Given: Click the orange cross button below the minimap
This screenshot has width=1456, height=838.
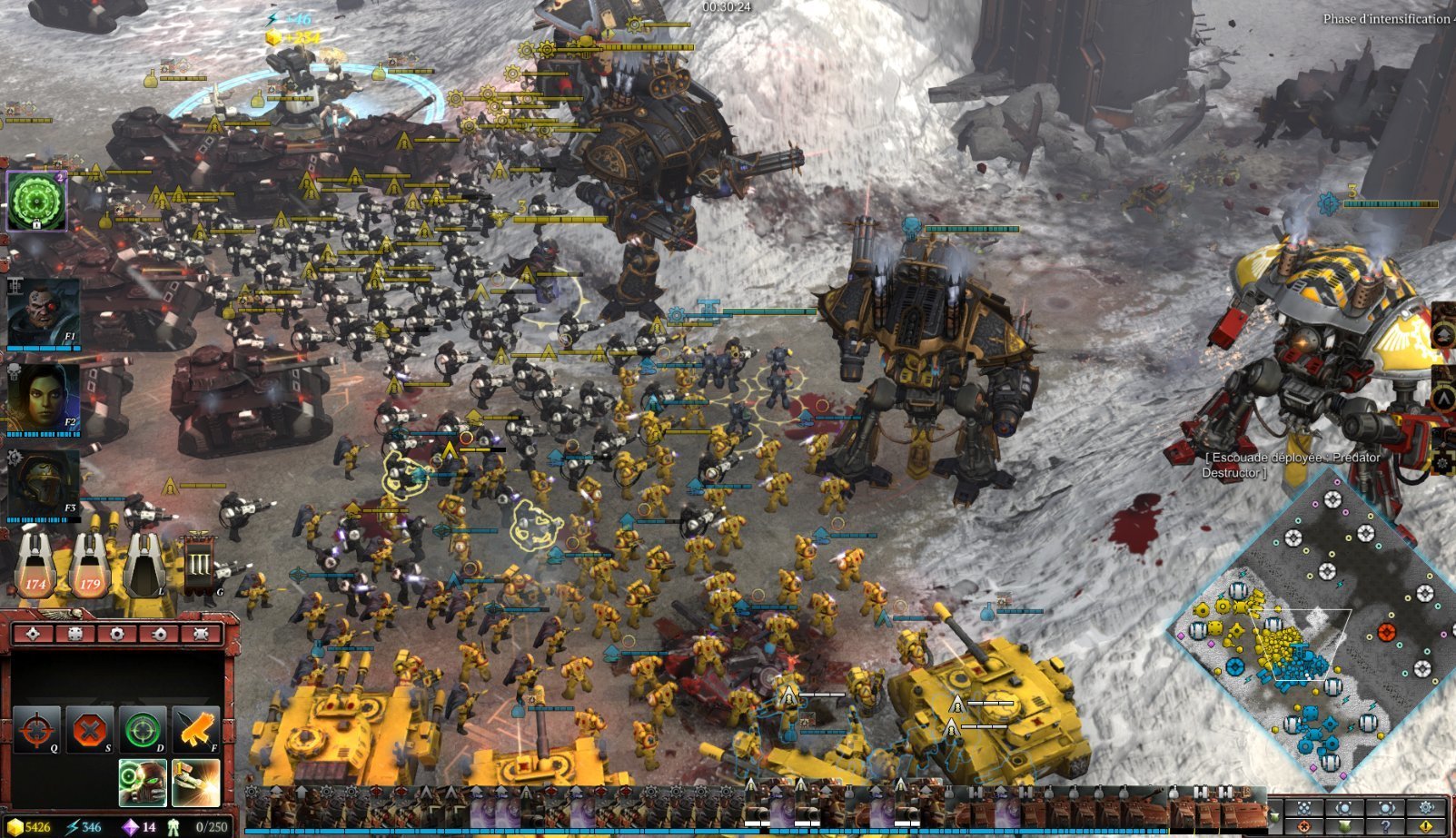Looking at the screenshot, I should click(1304, 826).
